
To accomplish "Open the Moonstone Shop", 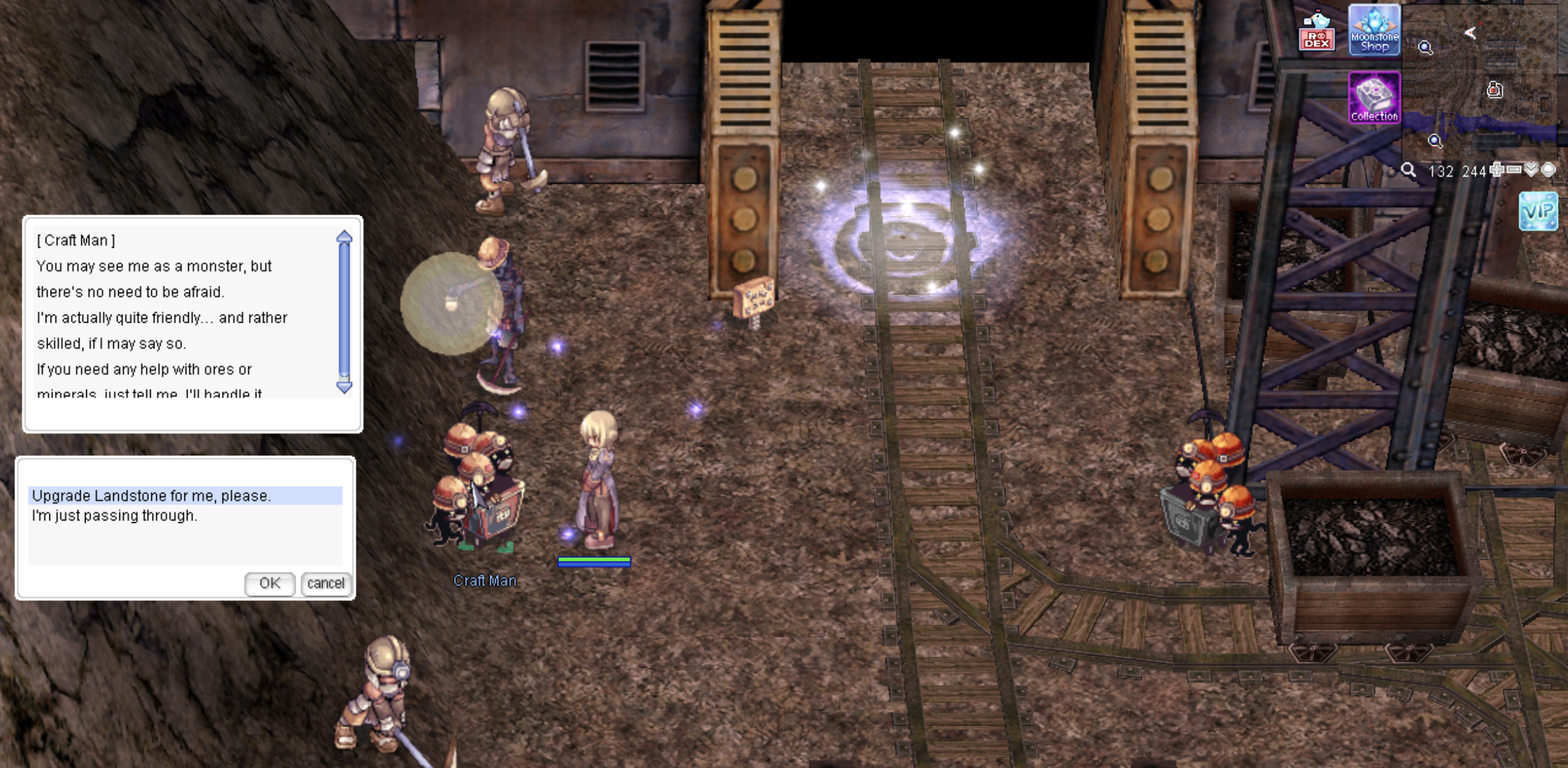I will point(1374,30).
